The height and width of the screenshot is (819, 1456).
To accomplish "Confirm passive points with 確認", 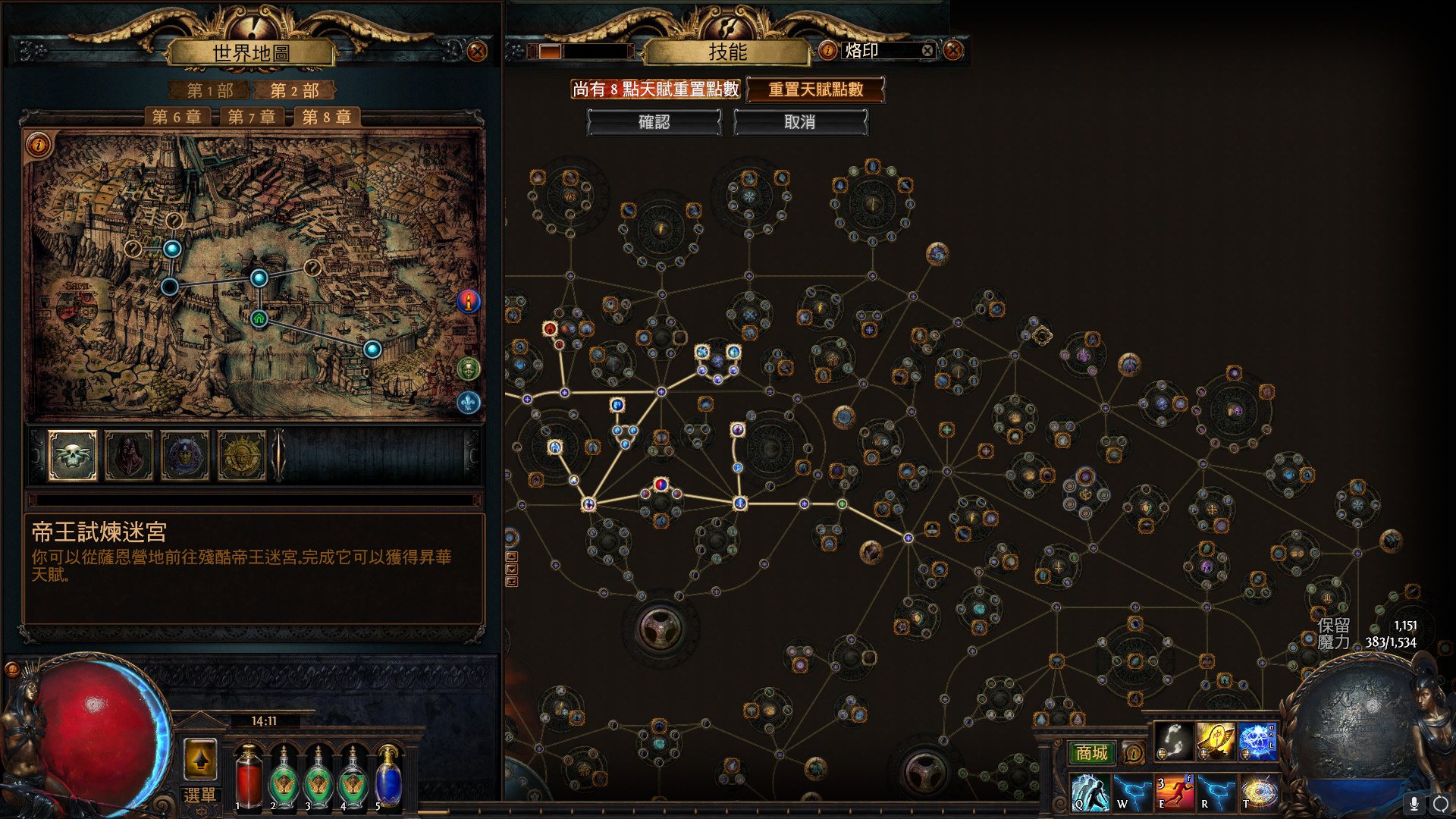I will (654, 122).
